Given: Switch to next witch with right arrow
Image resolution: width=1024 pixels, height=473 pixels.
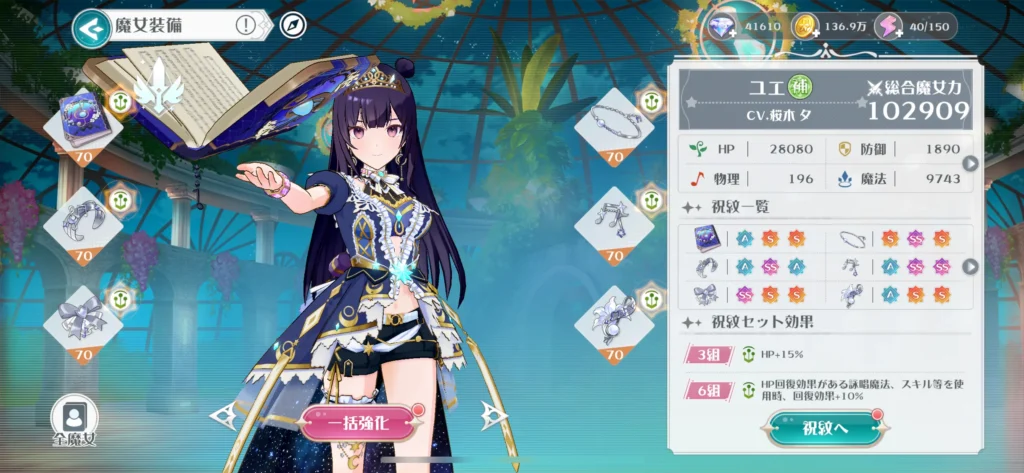Looking at the screenshot, I should (x=491, y=415).
